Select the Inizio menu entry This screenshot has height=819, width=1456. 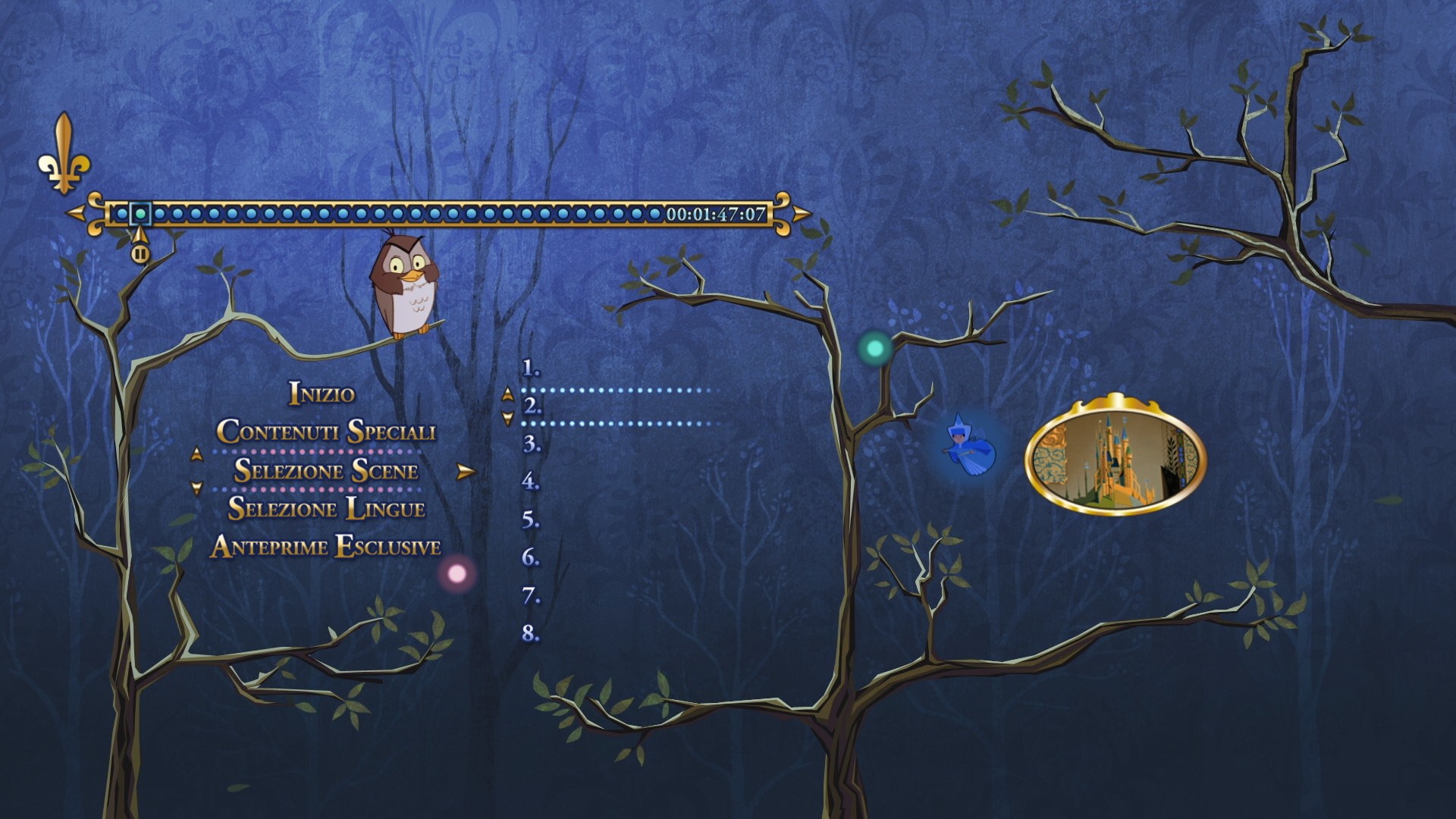(x=322, y=394)
